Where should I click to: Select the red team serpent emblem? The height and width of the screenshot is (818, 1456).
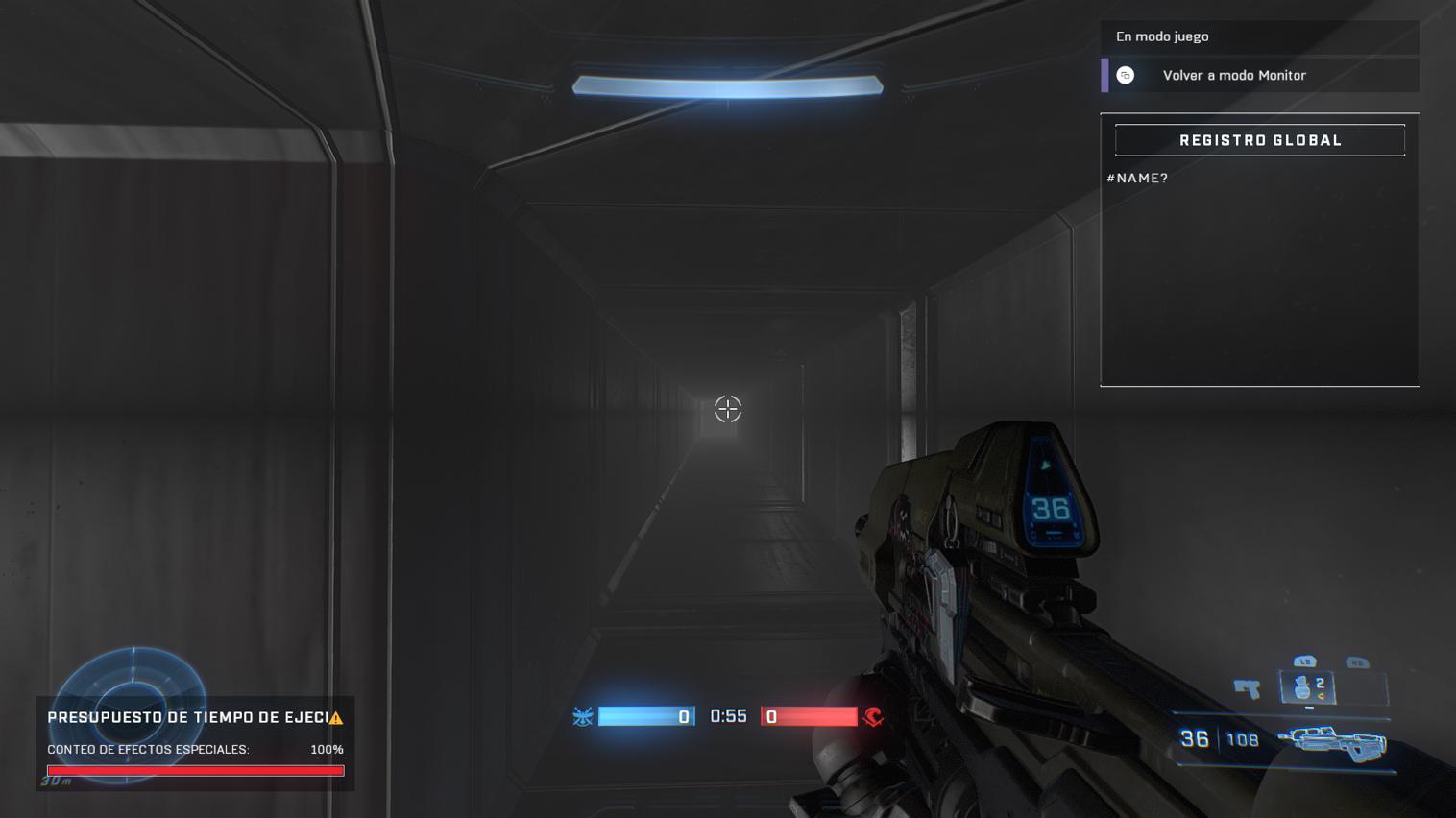[x=873, y=716]
